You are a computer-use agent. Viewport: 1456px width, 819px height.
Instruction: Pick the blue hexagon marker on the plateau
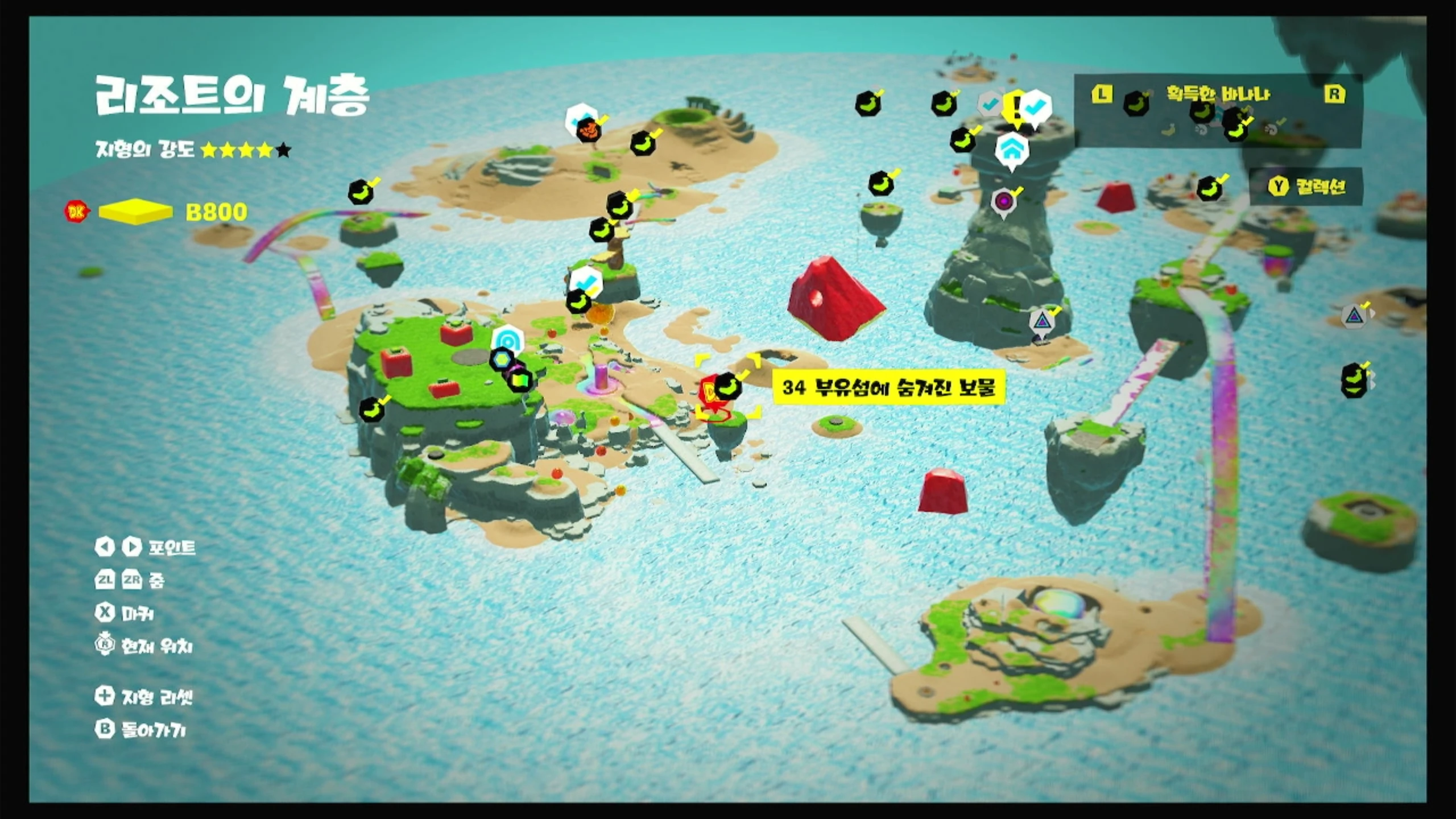[x=502, y=360]
